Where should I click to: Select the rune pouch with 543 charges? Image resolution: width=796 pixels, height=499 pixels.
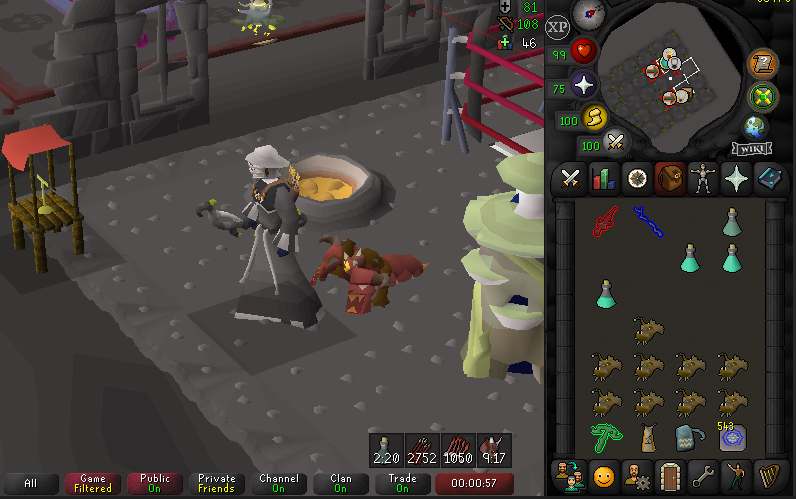click(x=733, y=438)
